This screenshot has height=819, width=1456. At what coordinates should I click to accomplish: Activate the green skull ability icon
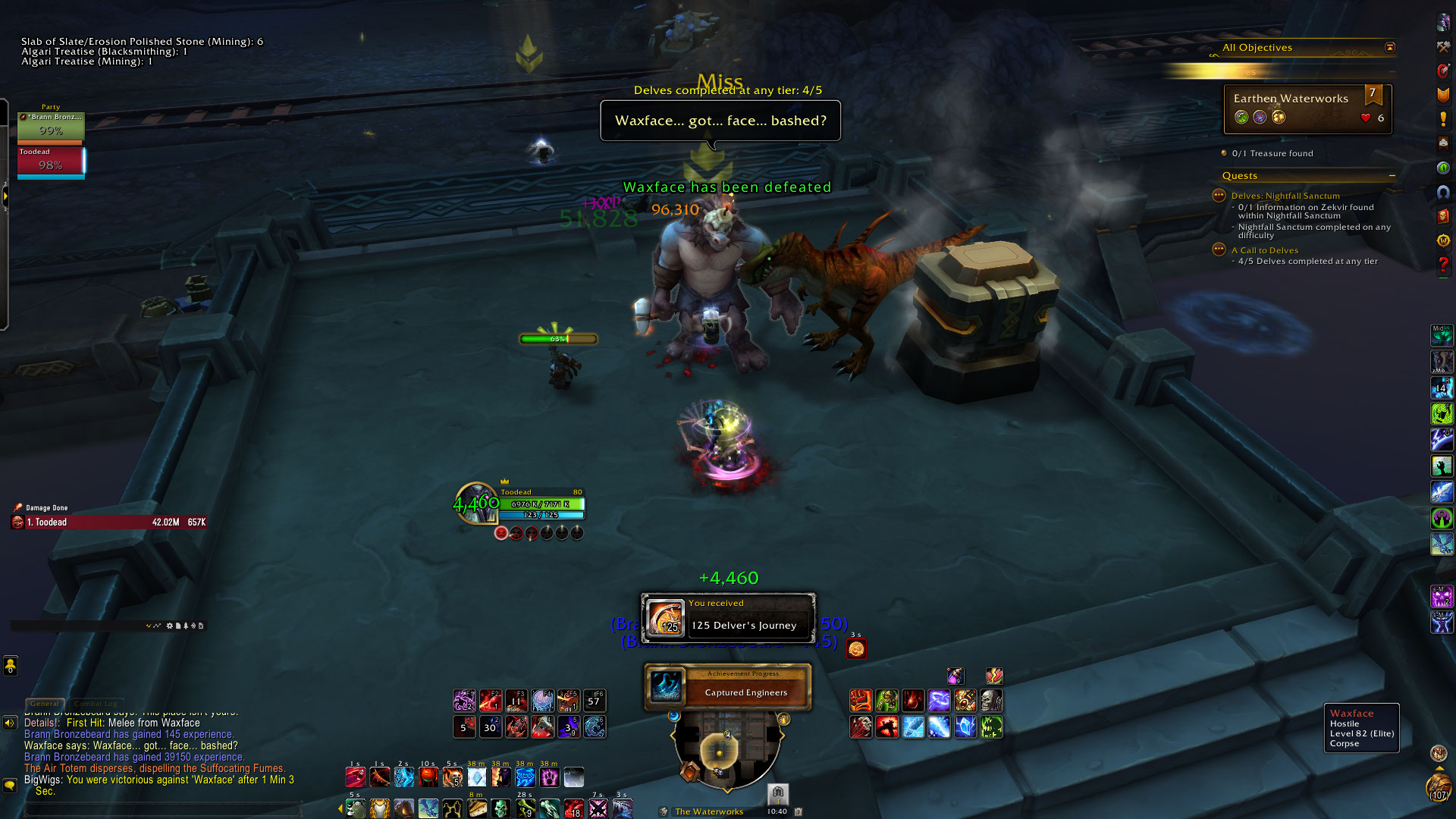click(500, 808)
